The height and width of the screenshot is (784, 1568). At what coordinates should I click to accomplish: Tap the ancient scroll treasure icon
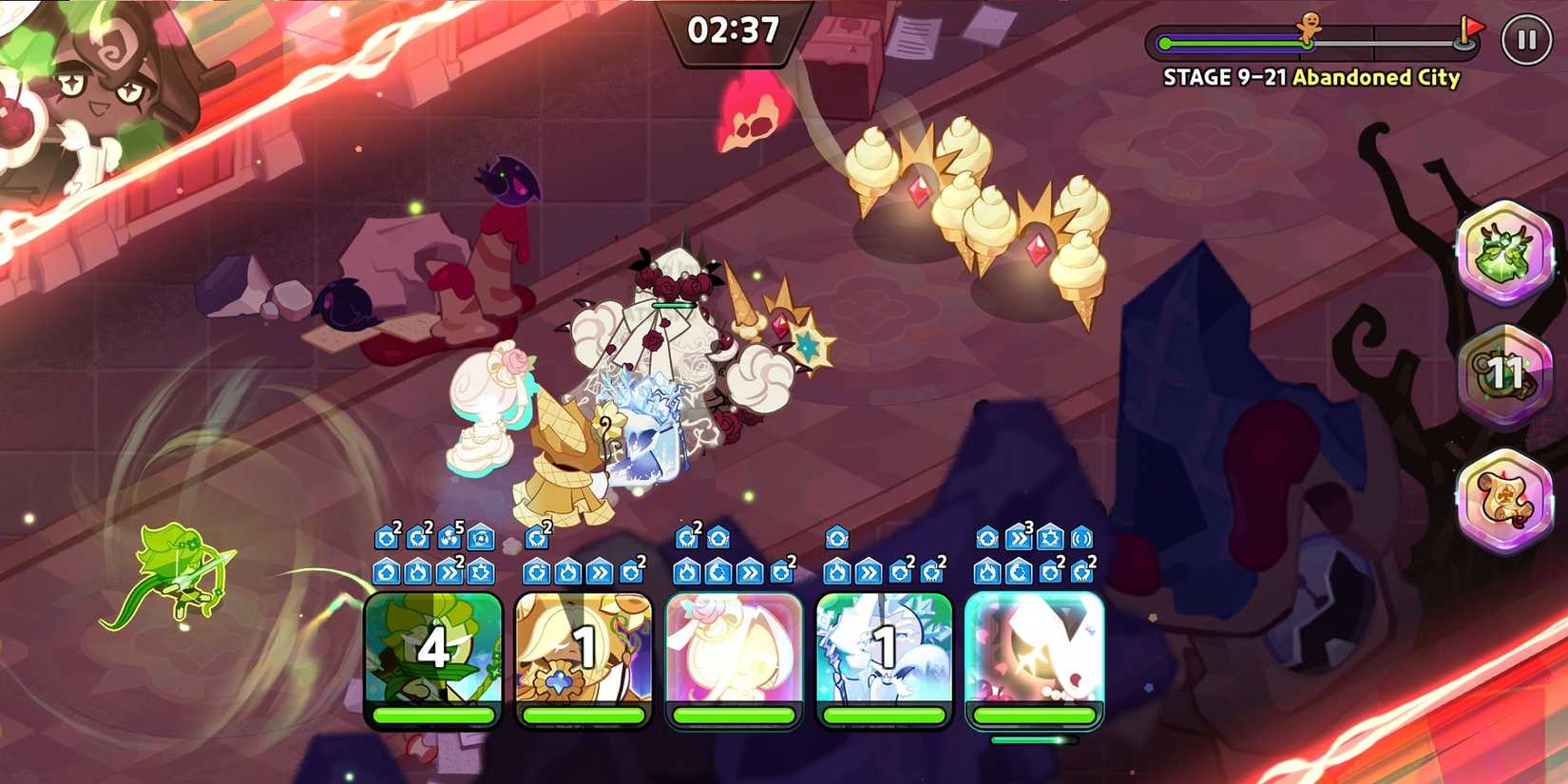(1507, 494)
